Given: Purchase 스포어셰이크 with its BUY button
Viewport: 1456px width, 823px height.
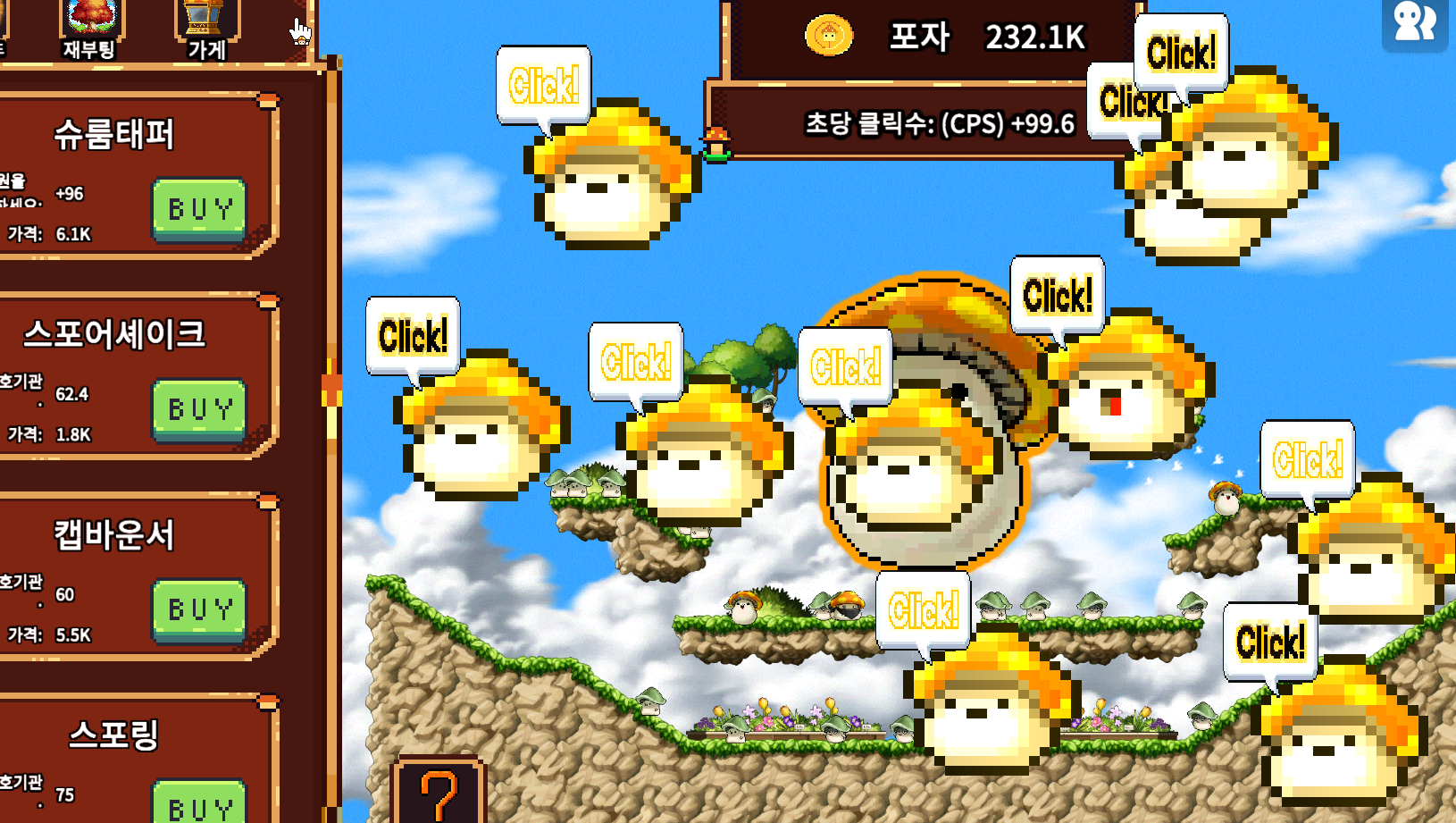Looking at the screenshot, I should 199,409.
